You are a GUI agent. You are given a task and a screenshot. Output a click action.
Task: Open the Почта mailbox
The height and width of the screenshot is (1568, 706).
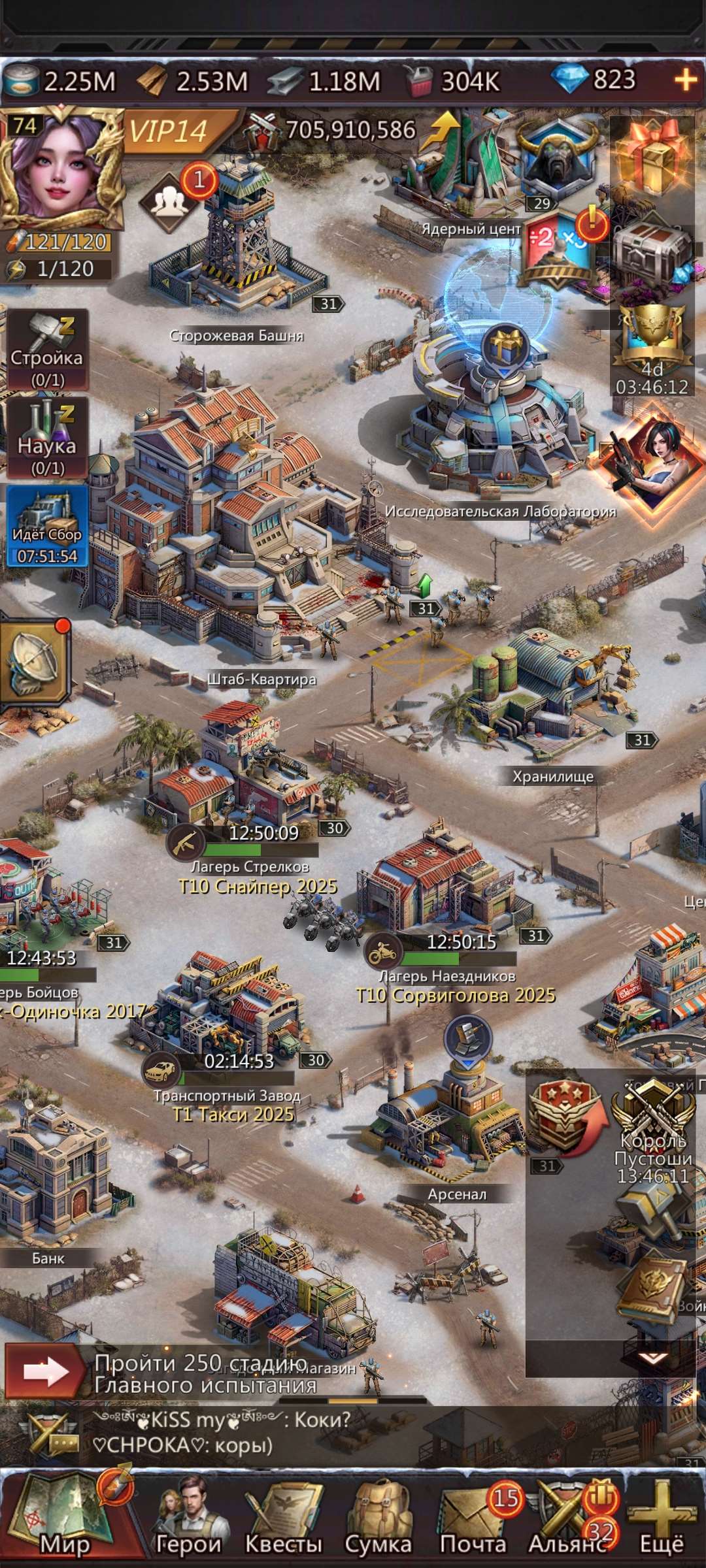(x=473, y=1517)
